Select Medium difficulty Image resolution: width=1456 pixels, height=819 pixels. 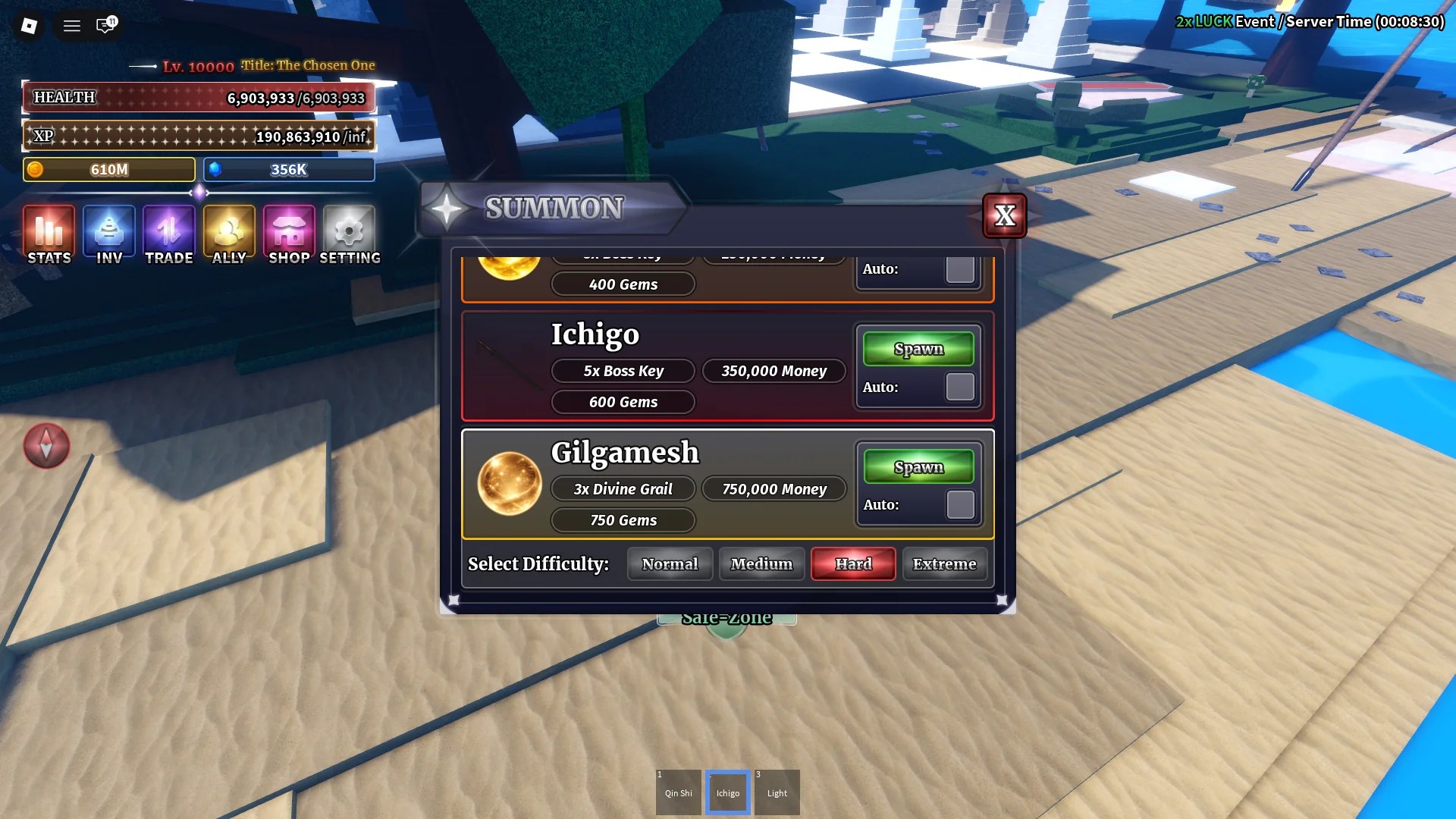tap(761, 563)
